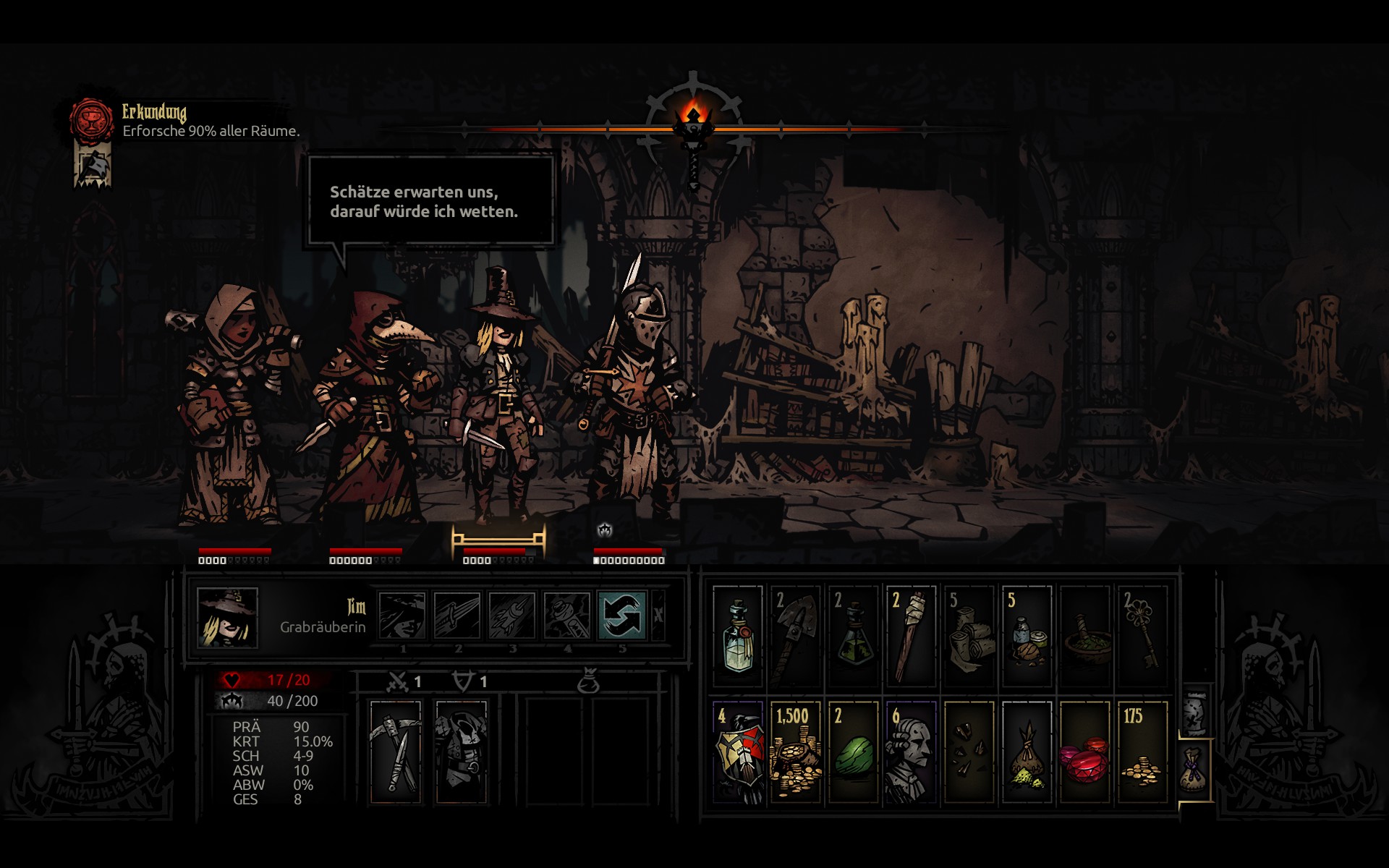
Task: Select the flying dart skill icon
Action: click(511, 616)
